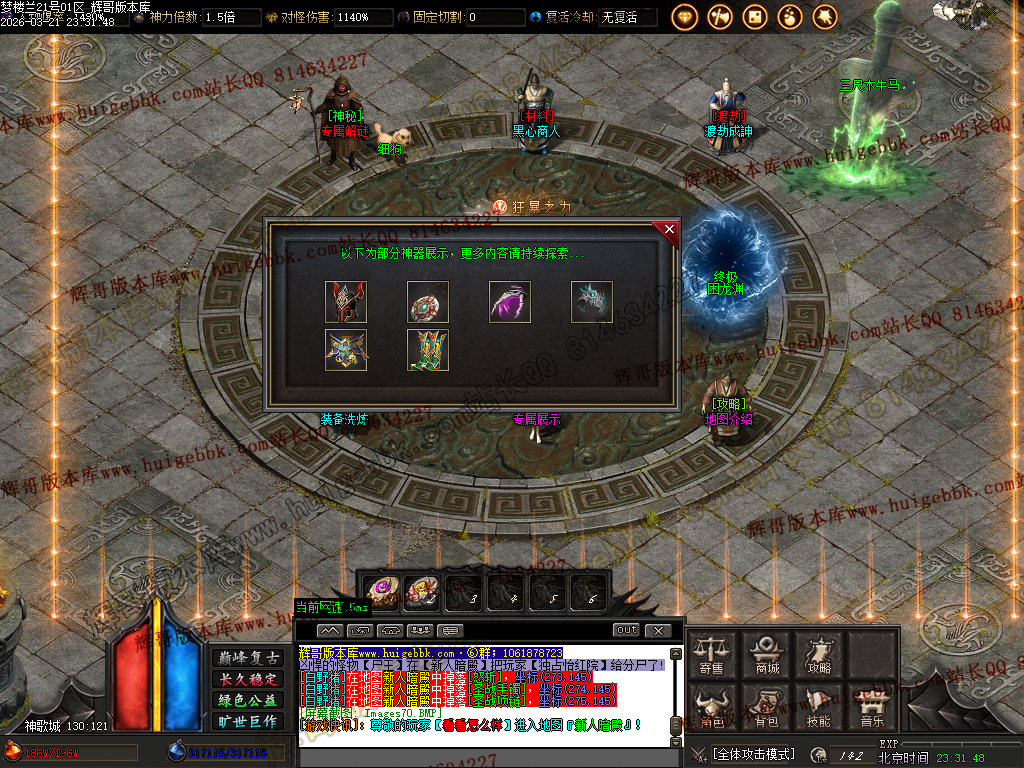Open the 商城 shop
The width and height of the screenshot is (1024, 768).
pyautogui.click(x=767, y=653)
